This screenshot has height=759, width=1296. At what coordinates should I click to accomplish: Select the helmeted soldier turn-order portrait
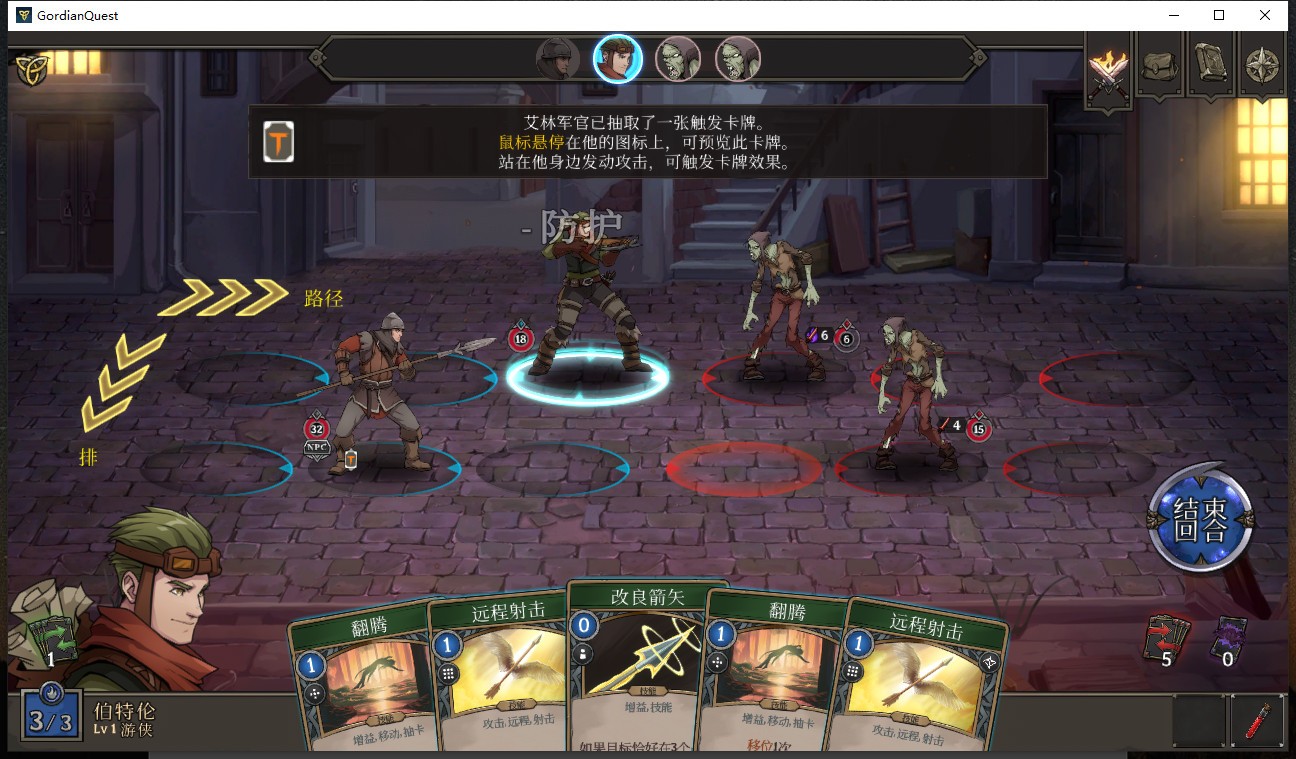(x=557, y=59)
